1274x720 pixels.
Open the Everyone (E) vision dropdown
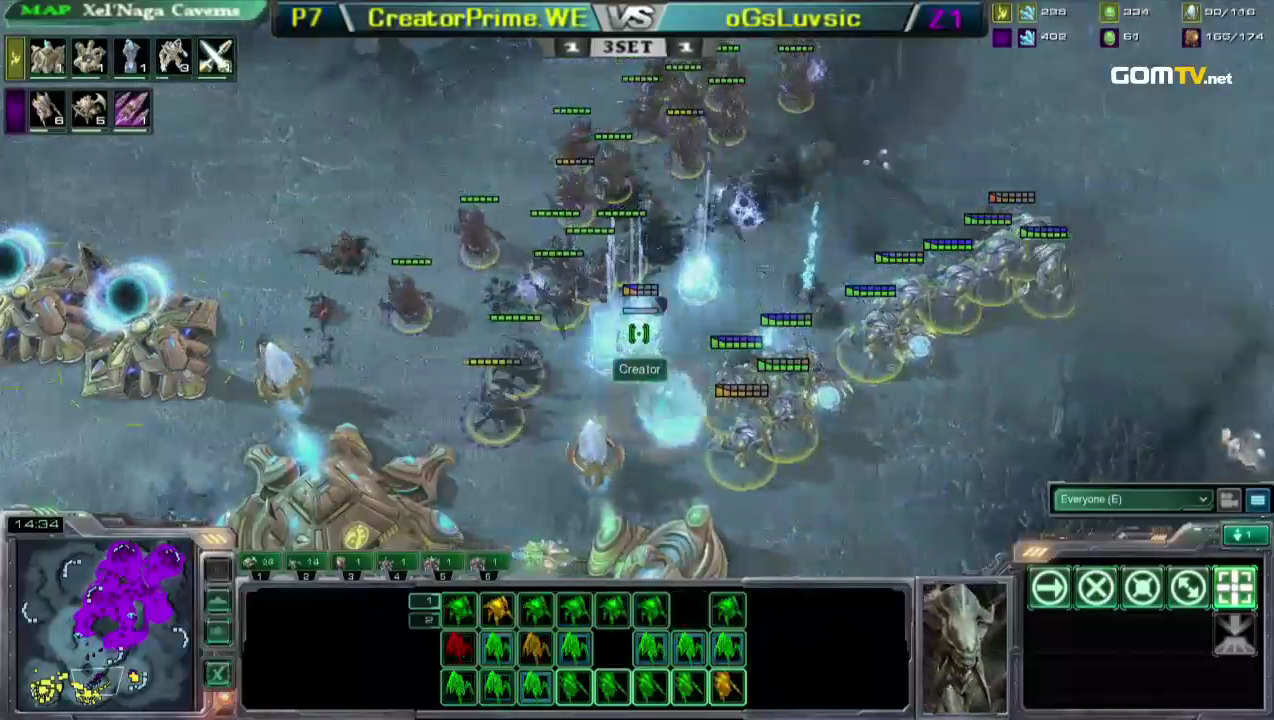pos(1132,499)
